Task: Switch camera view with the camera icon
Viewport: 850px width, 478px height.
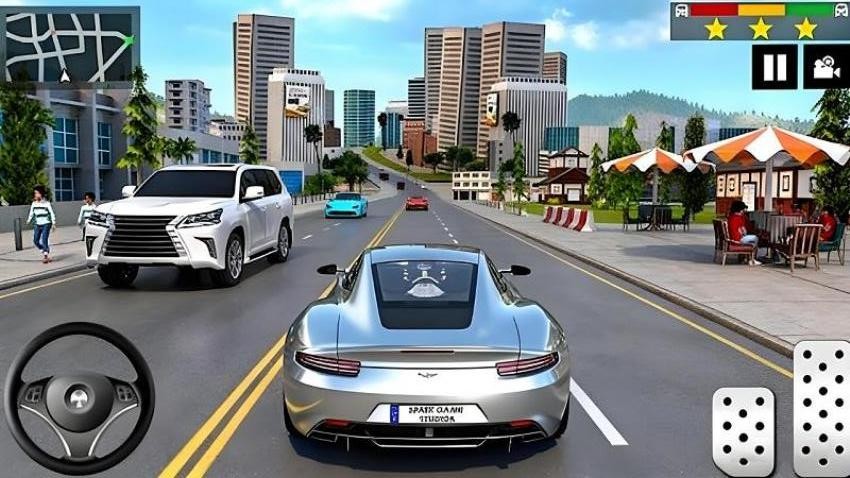Action: pyautogui.click(x=824, y=67)
